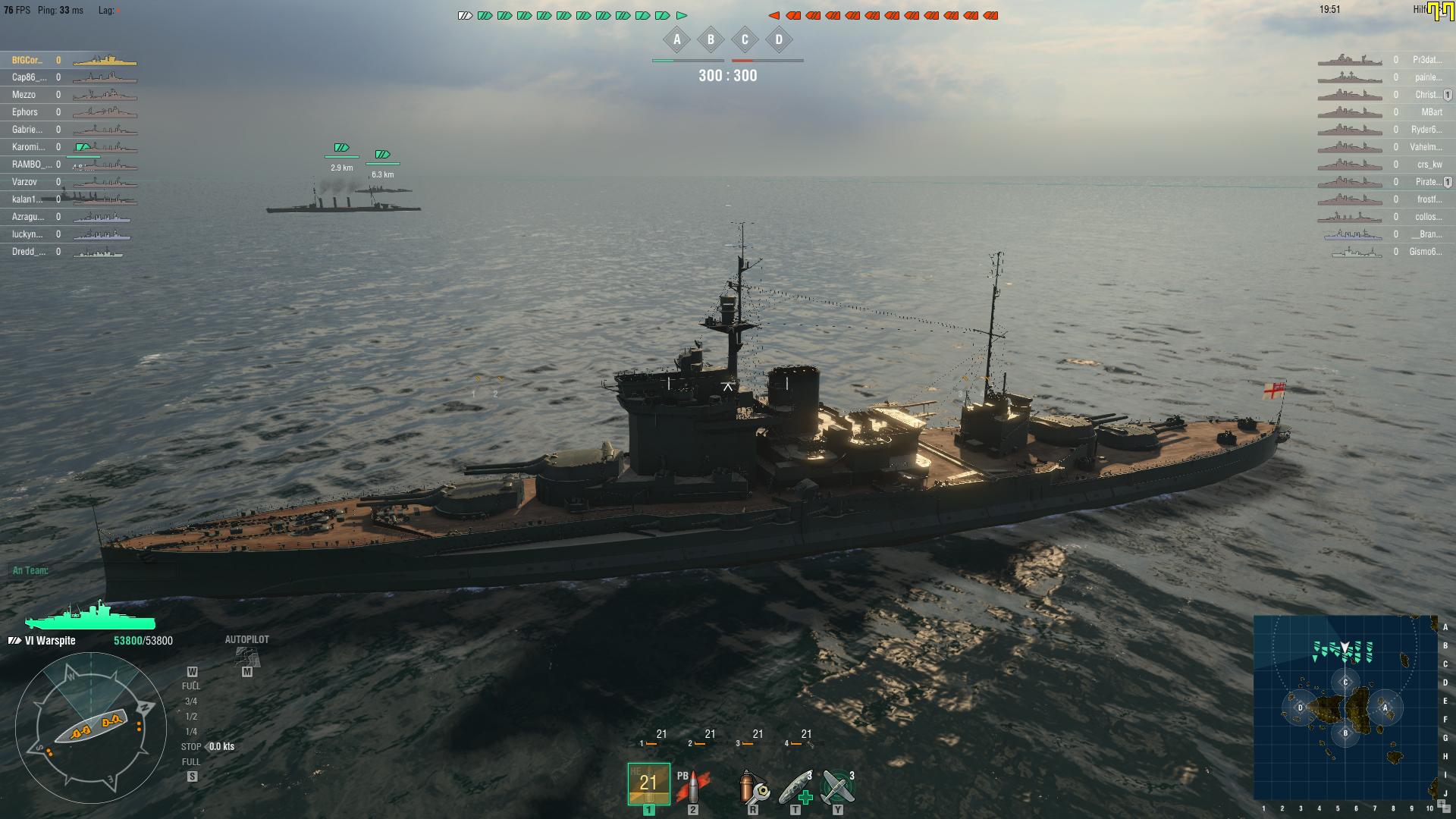Image resolution: width=1456 pixels, height=819 pixels.
Task: Click capture circle B on the minimap
Action: pos(1344,733)
